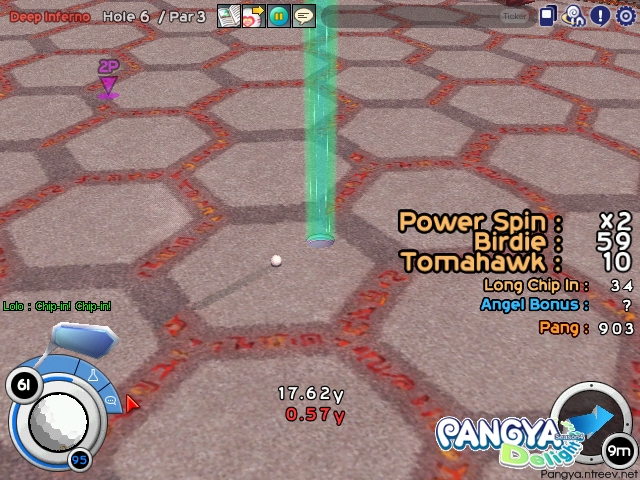Viewport: 640px width, 480px height.
Task: Click the heart and arrow icon
Action: click(253, 16)
